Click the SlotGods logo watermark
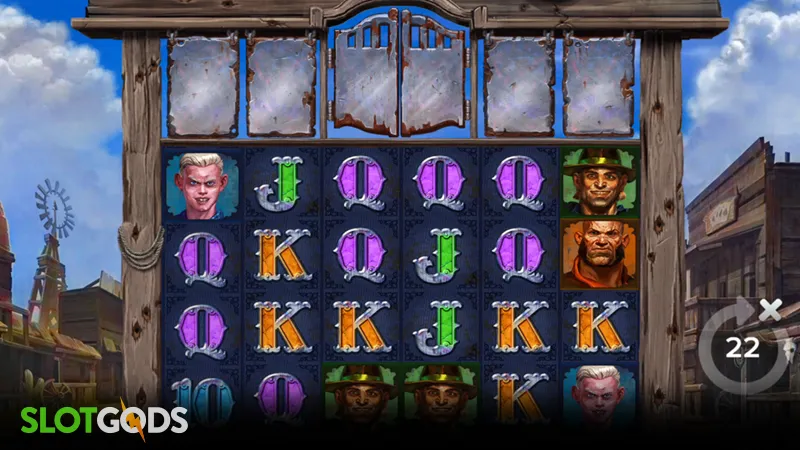This screenshot has width=800, height=450. pos(105,418)
